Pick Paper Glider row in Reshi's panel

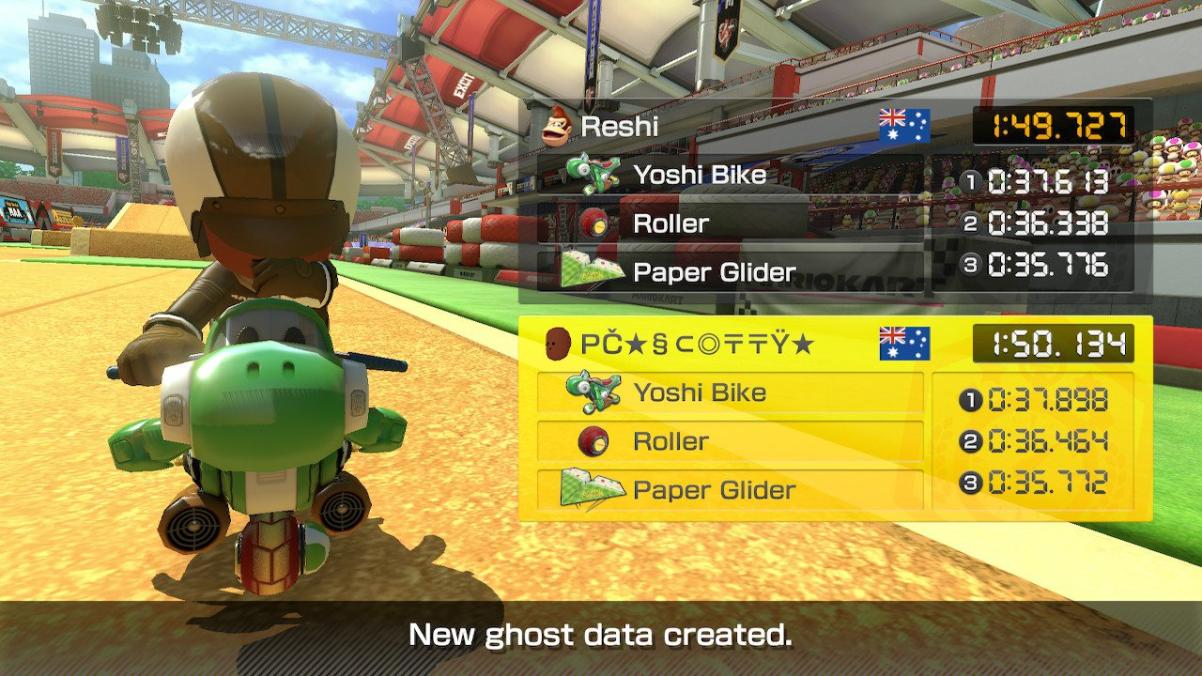730,271
